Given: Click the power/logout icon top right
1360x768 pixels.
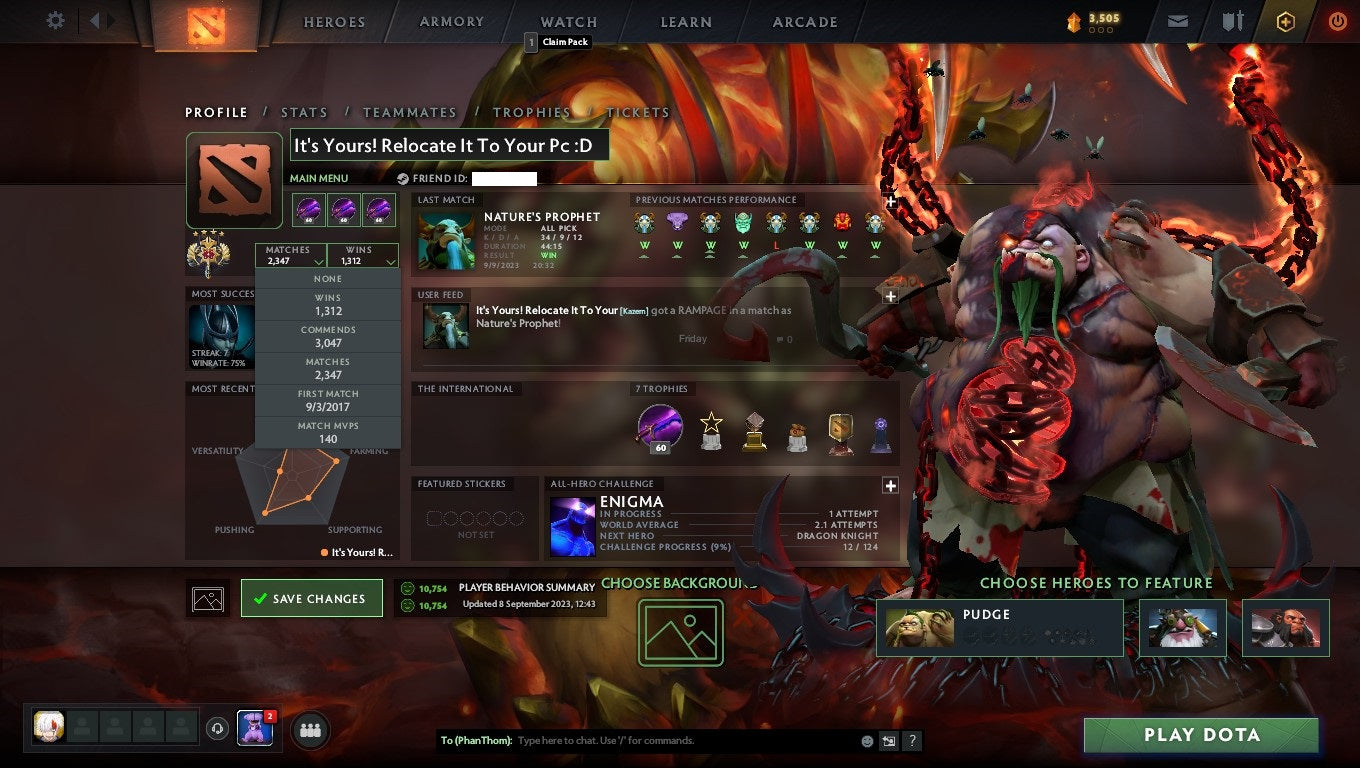Looking at the screenshot, I should [1337, 20].
